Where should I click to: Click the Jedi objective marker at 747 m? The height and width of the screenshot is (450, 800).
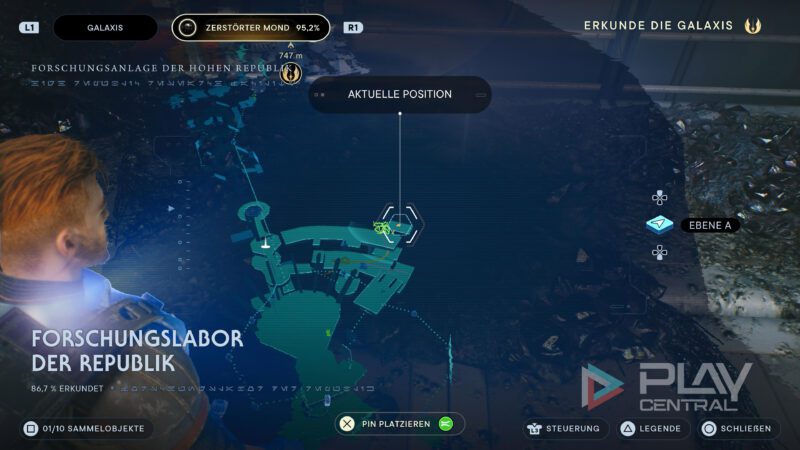pos(291,73)
